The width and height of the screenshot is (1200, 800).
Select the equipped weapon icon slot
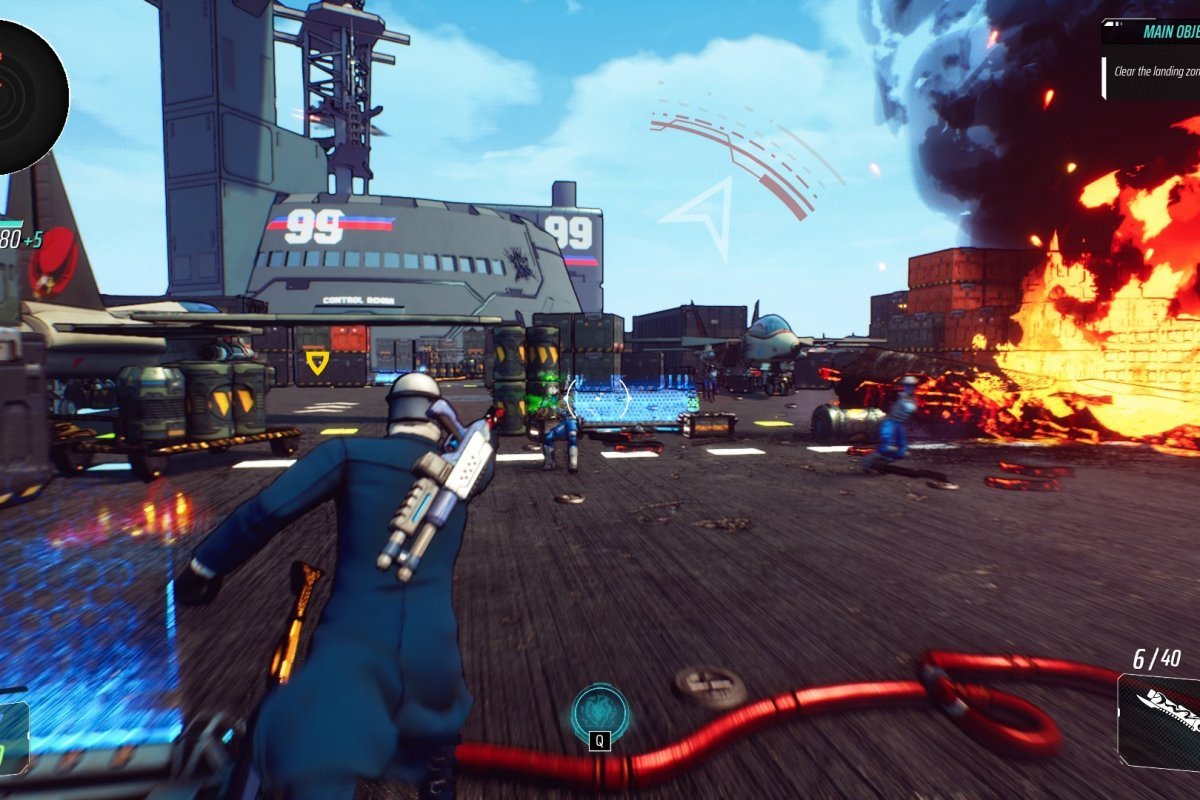tap(1160, 721)
